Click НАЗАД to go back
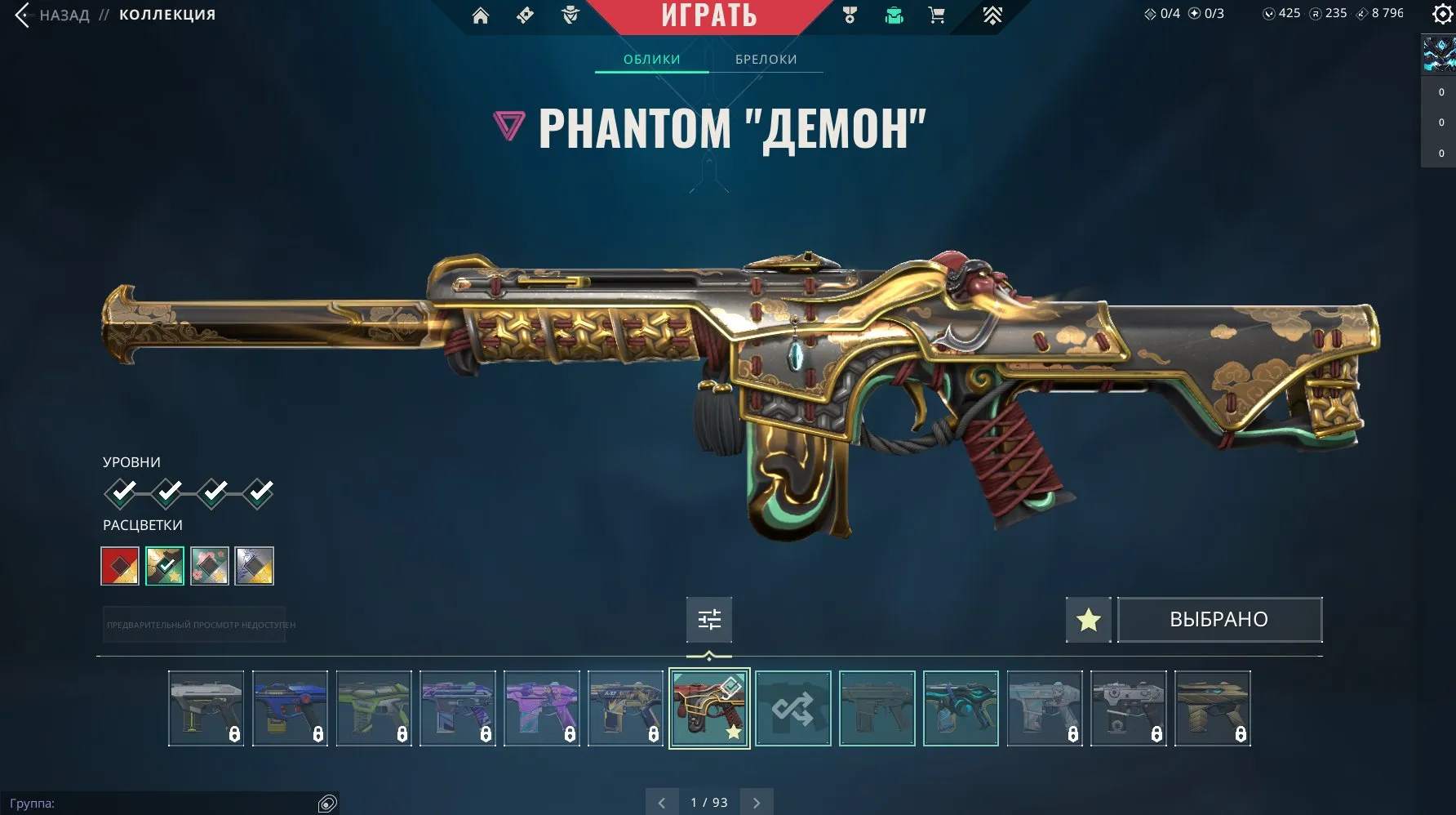This screenshot has width=1456, height=815. point(64,14)
